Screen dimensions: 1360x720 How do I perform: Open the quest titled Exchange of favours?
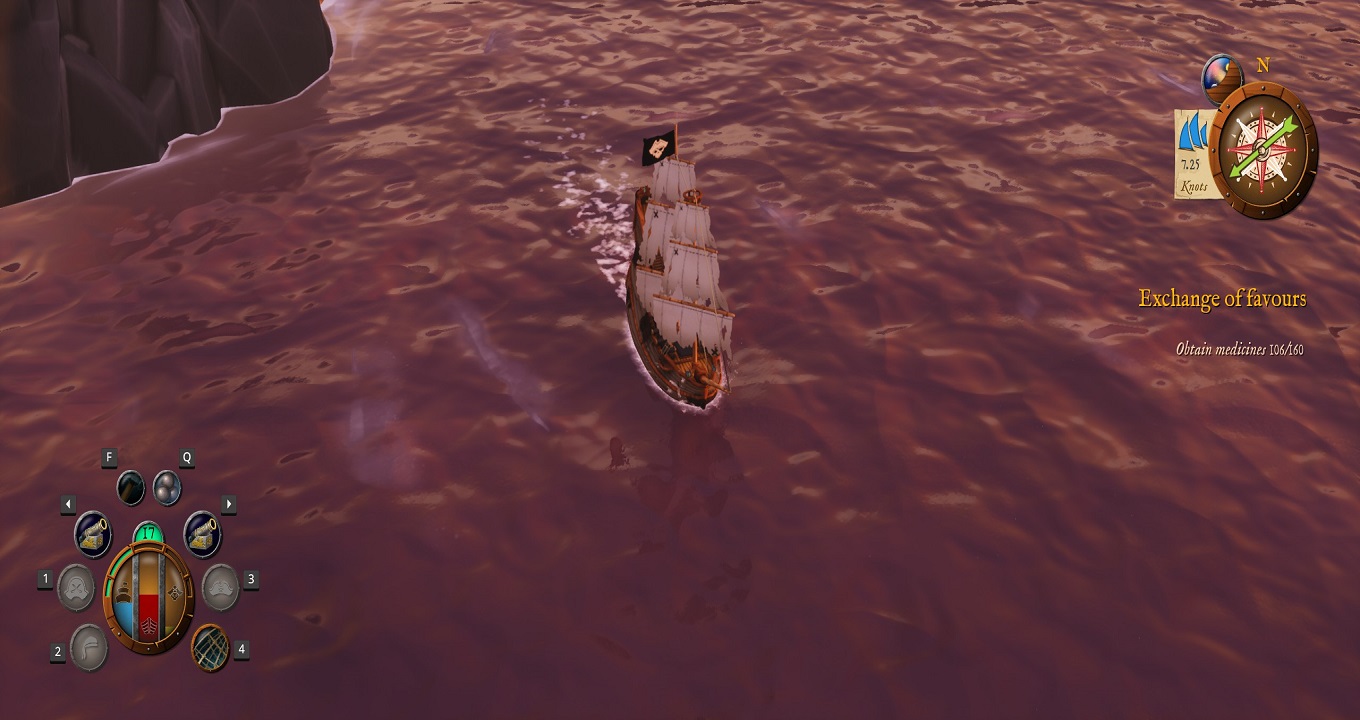pyautogui.click(x=1222, y=297)
